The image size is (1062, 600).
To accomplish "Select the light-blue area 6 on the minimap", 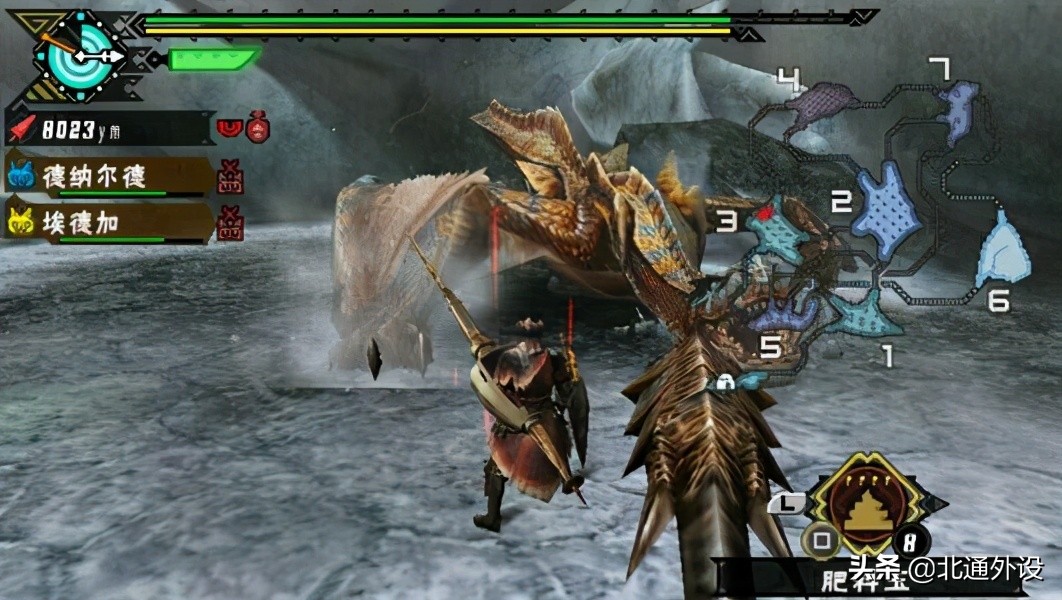I will pyautogui.click(x=1003, y=250).
